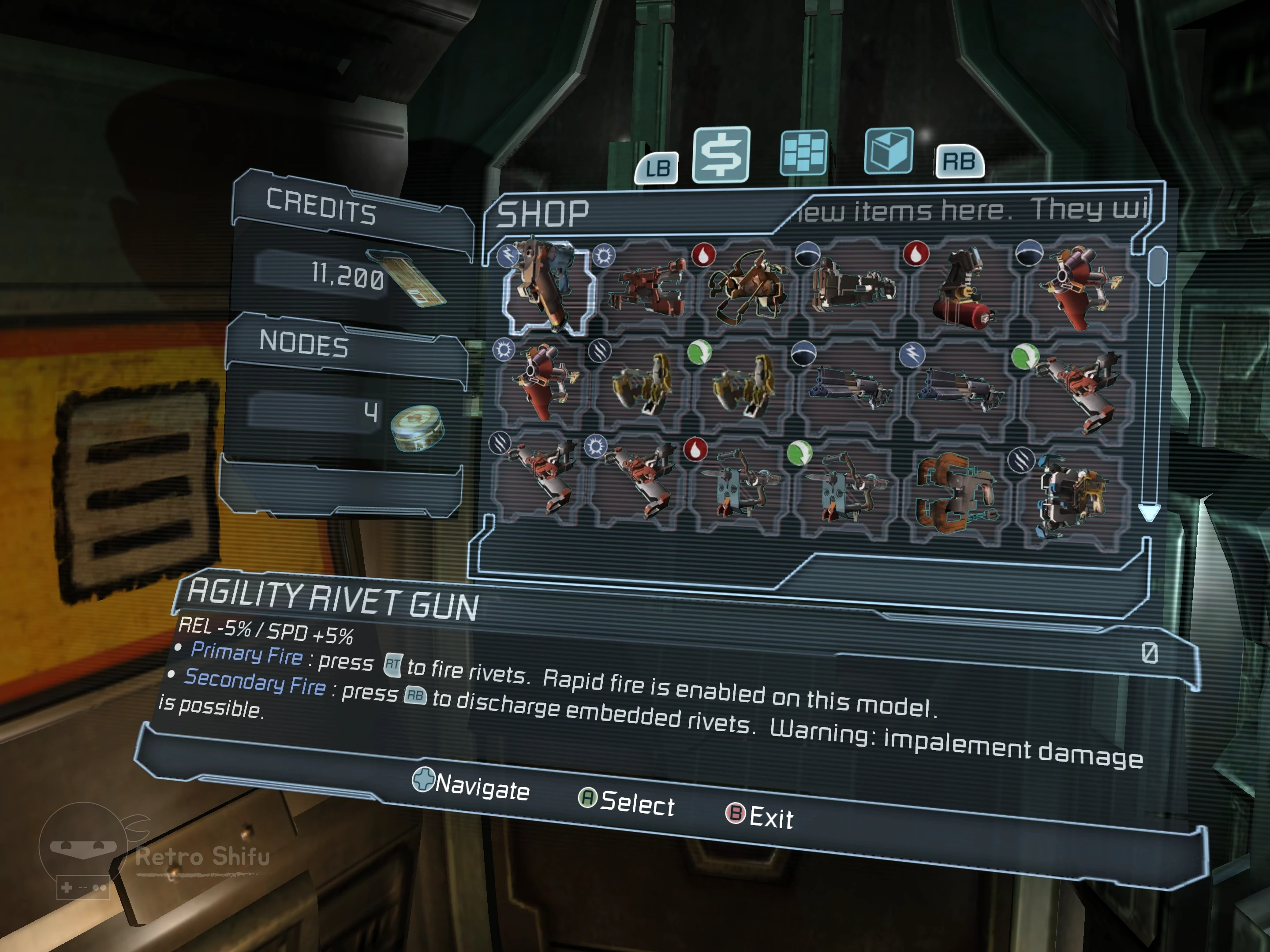Choose the brown harness weapon with flame badge

tap(746, 287)
